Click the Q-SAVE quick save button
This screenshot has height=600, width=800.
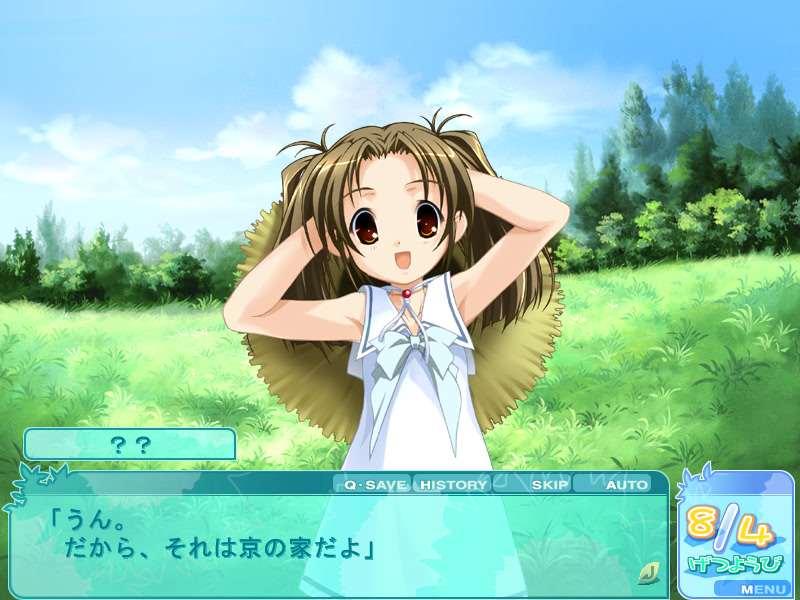374,485
